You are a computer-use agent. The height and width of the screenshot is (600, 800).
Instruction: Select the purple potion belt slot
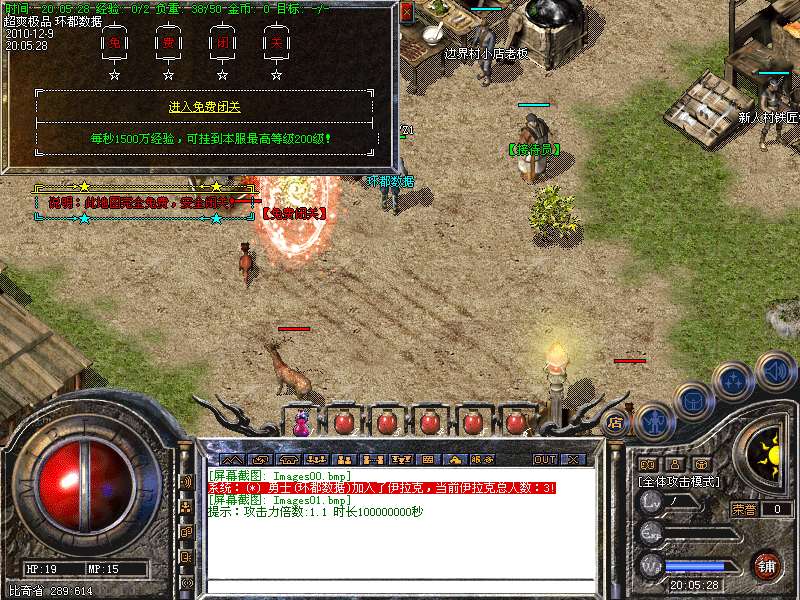[x=301, y=423]
